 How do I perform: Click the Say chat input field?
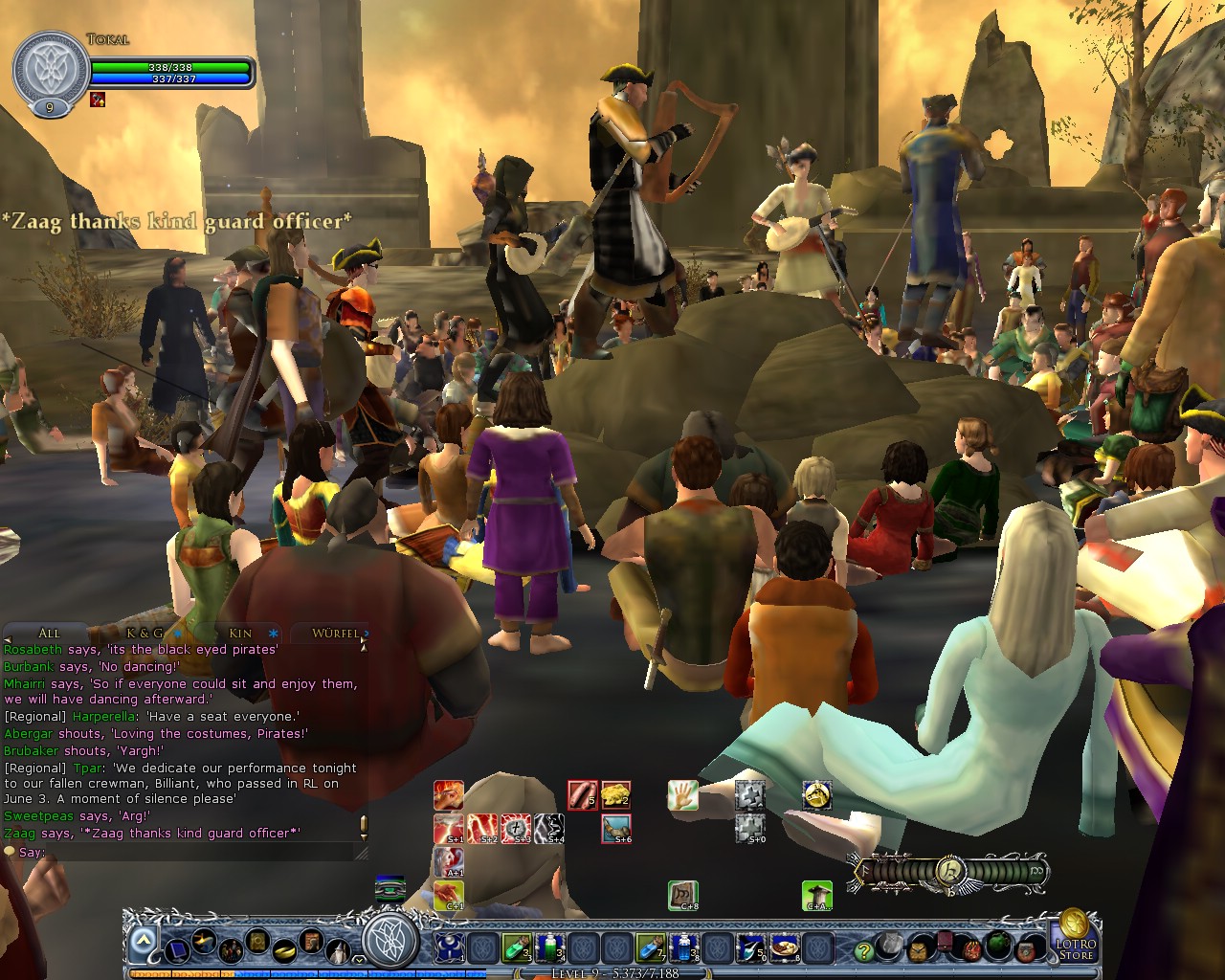191,852
